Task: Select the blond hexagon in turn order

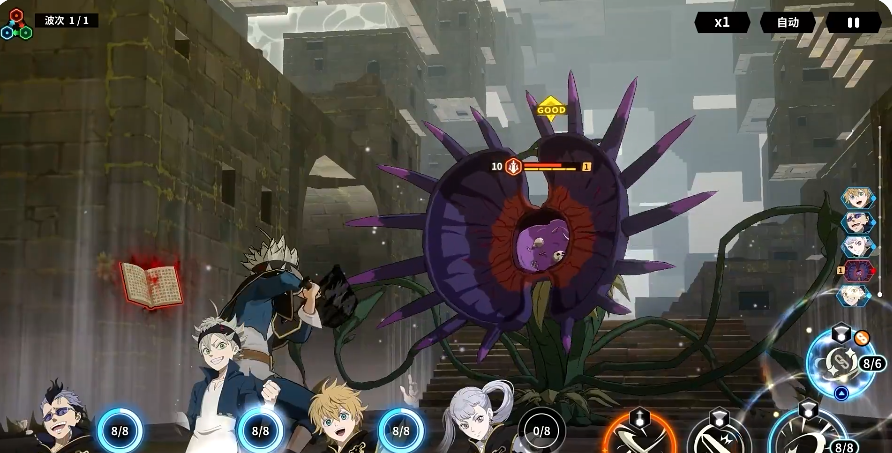Action: pos(857,198)
